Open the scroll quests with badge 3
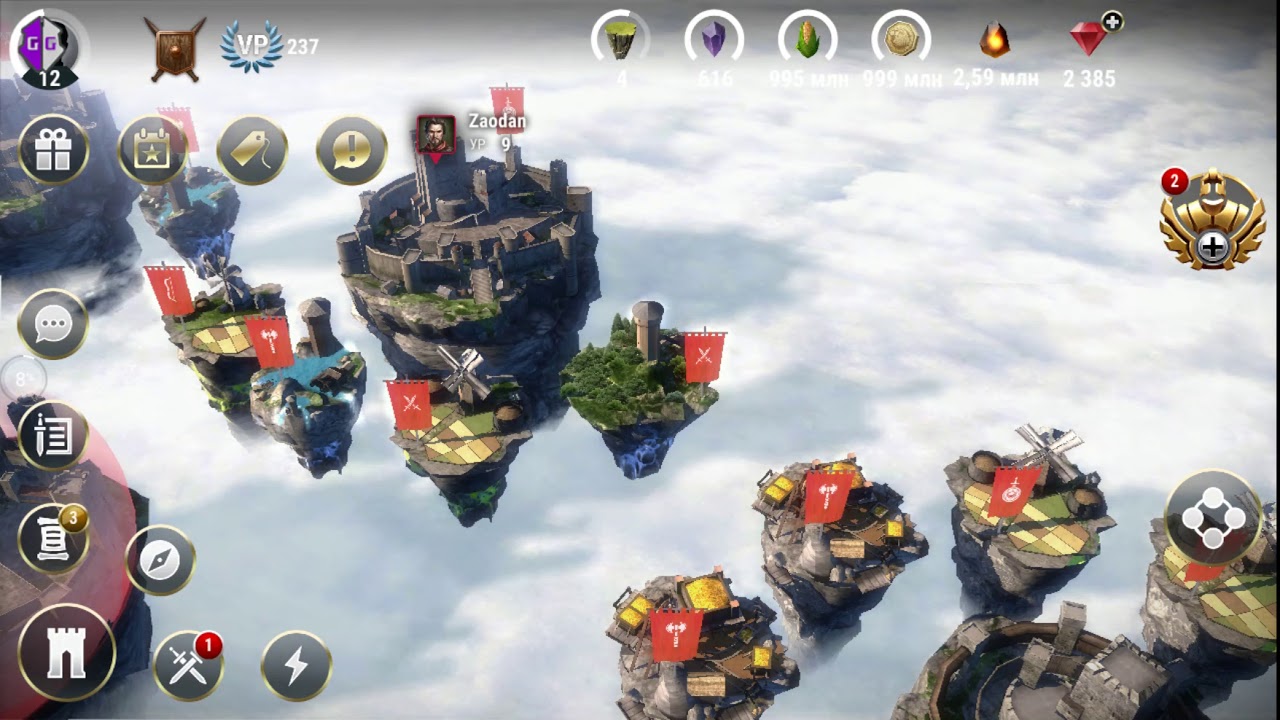Image resolution: width=1280 pixels, height=720 pixels. tap(53, 539)
